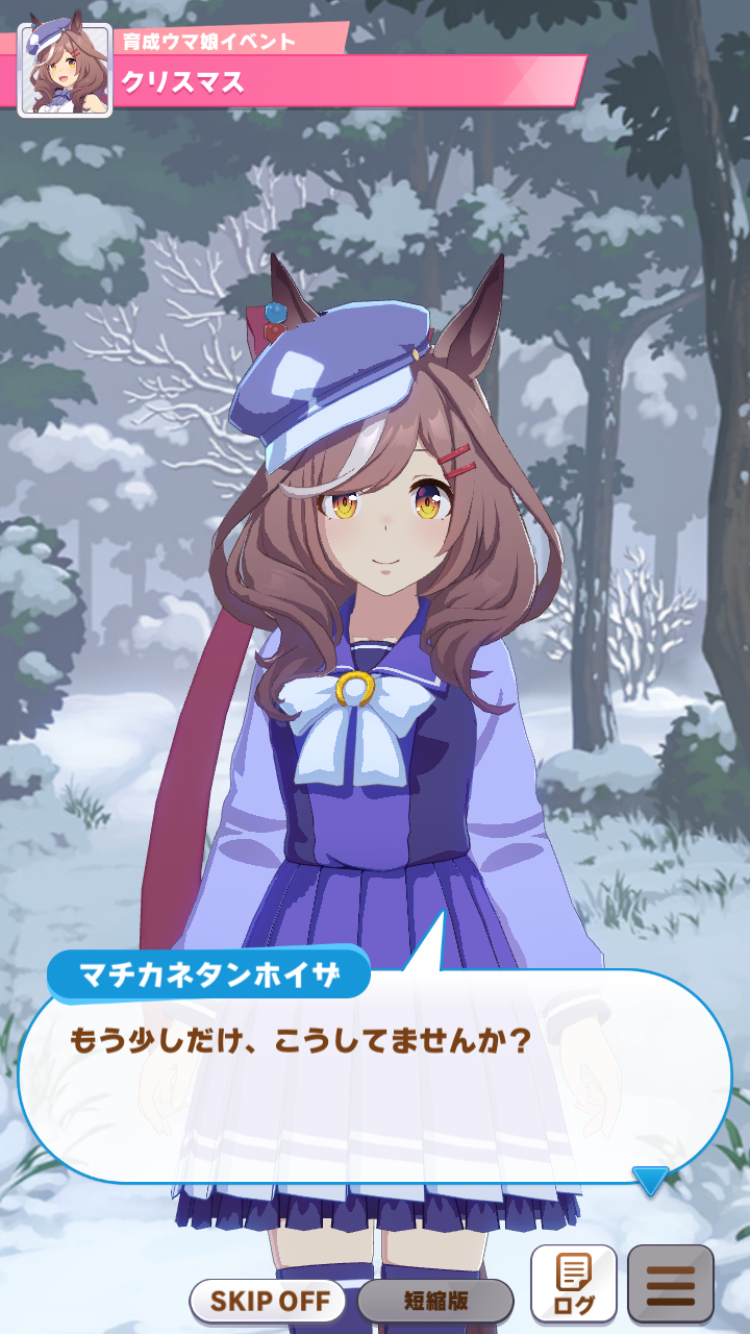Open the ログ dialogue log
This screenshot has width=750, height=1334.
tap(573, 1284)
